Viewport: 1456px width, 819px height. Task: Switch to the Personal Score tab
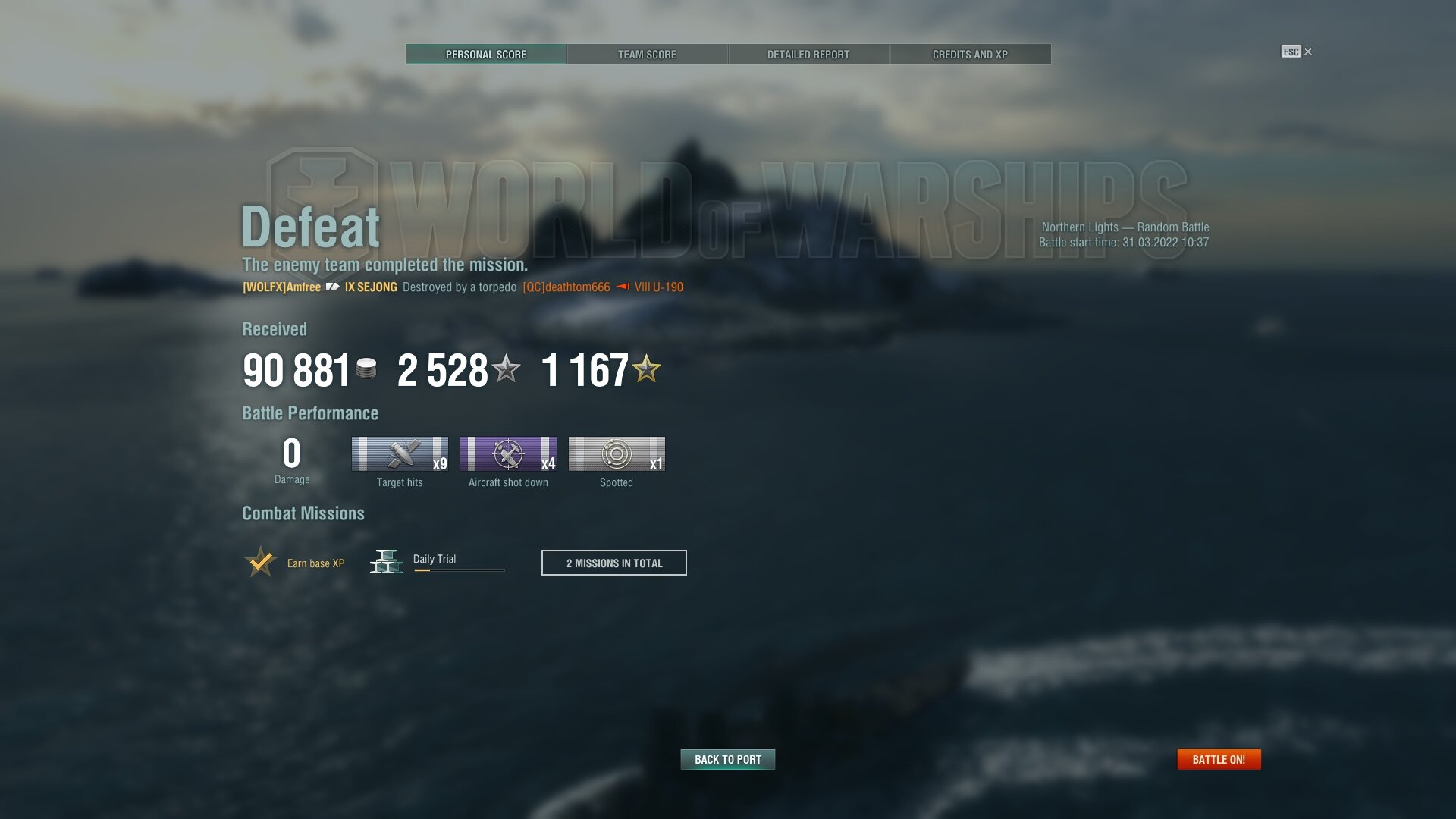coord(485,55)
